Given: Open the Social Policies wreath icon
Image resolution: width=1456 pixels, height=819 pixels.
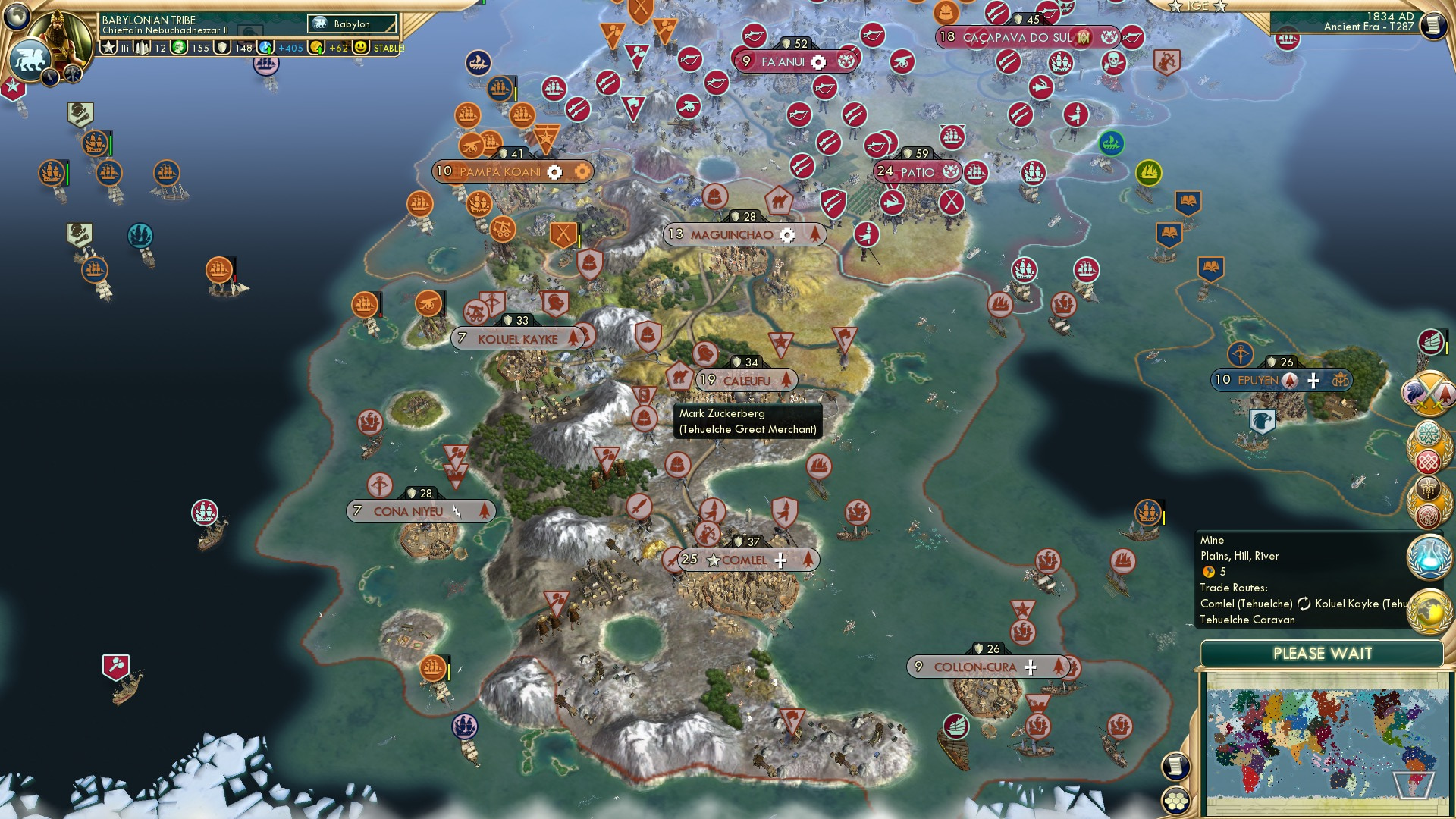Looking at the screenshot, I should pyautogui.click(x=1429, y=434).
